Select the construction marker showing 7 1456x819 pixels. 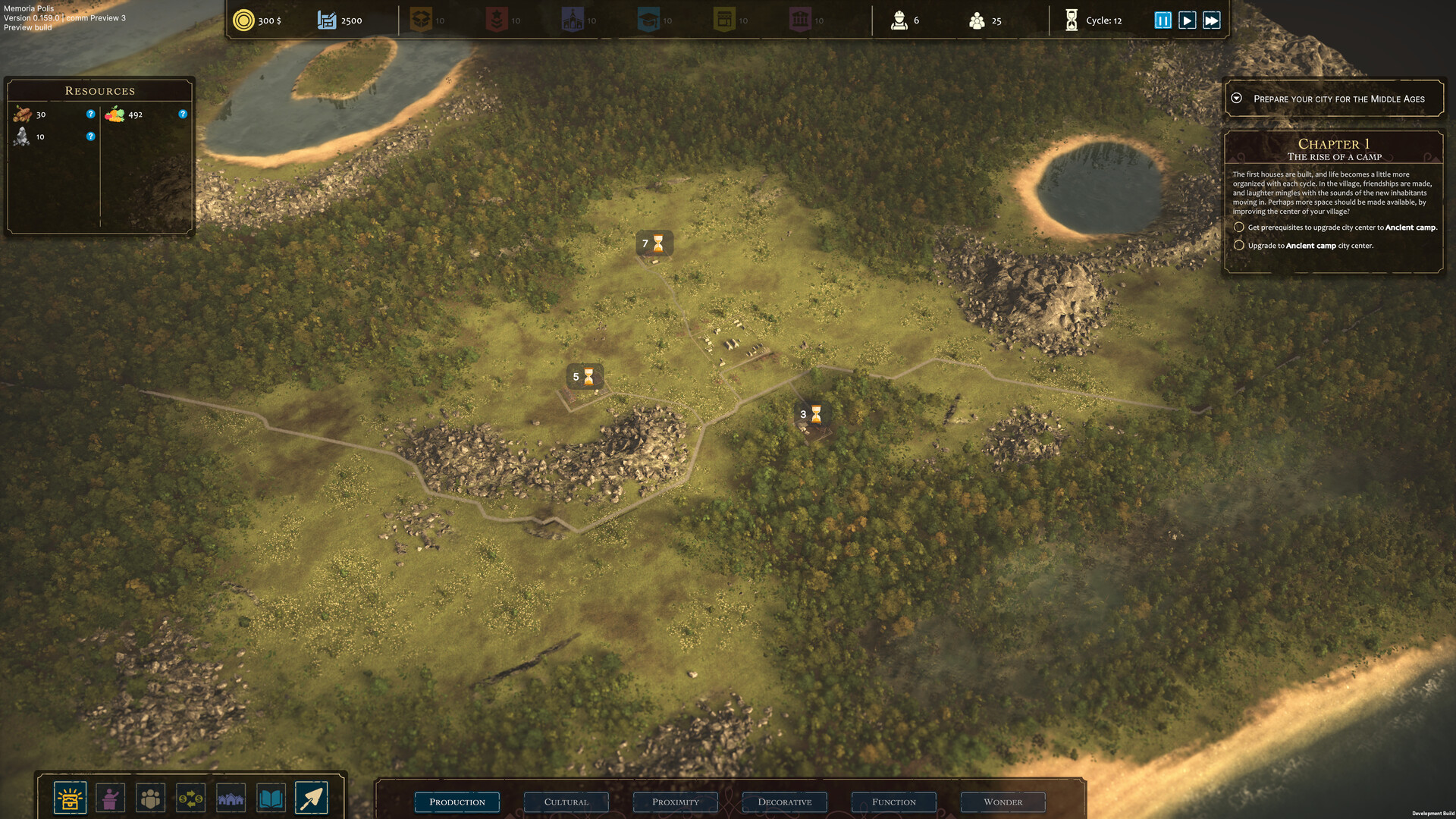coord(654,243)
